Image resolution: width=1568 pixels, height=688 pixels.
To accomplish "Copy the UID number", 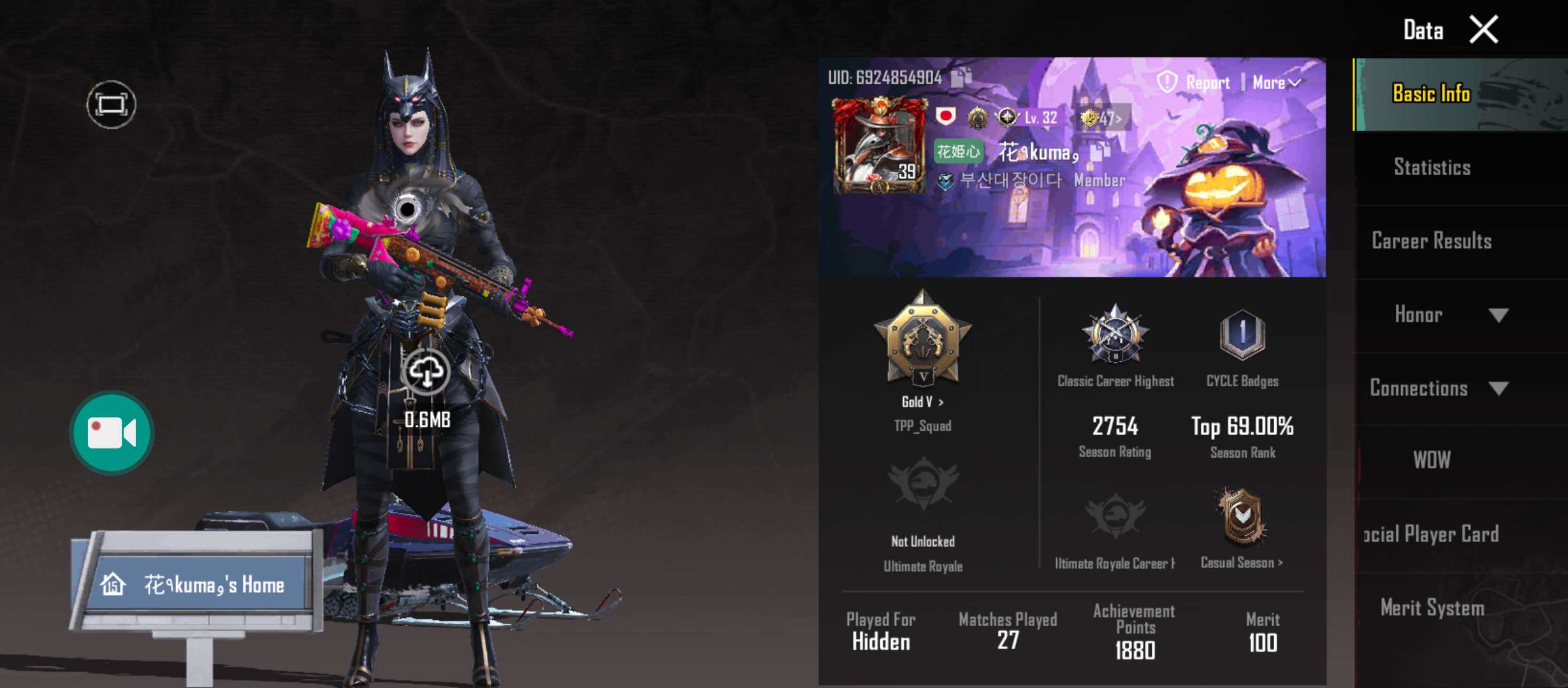I will tap(961, 77).
